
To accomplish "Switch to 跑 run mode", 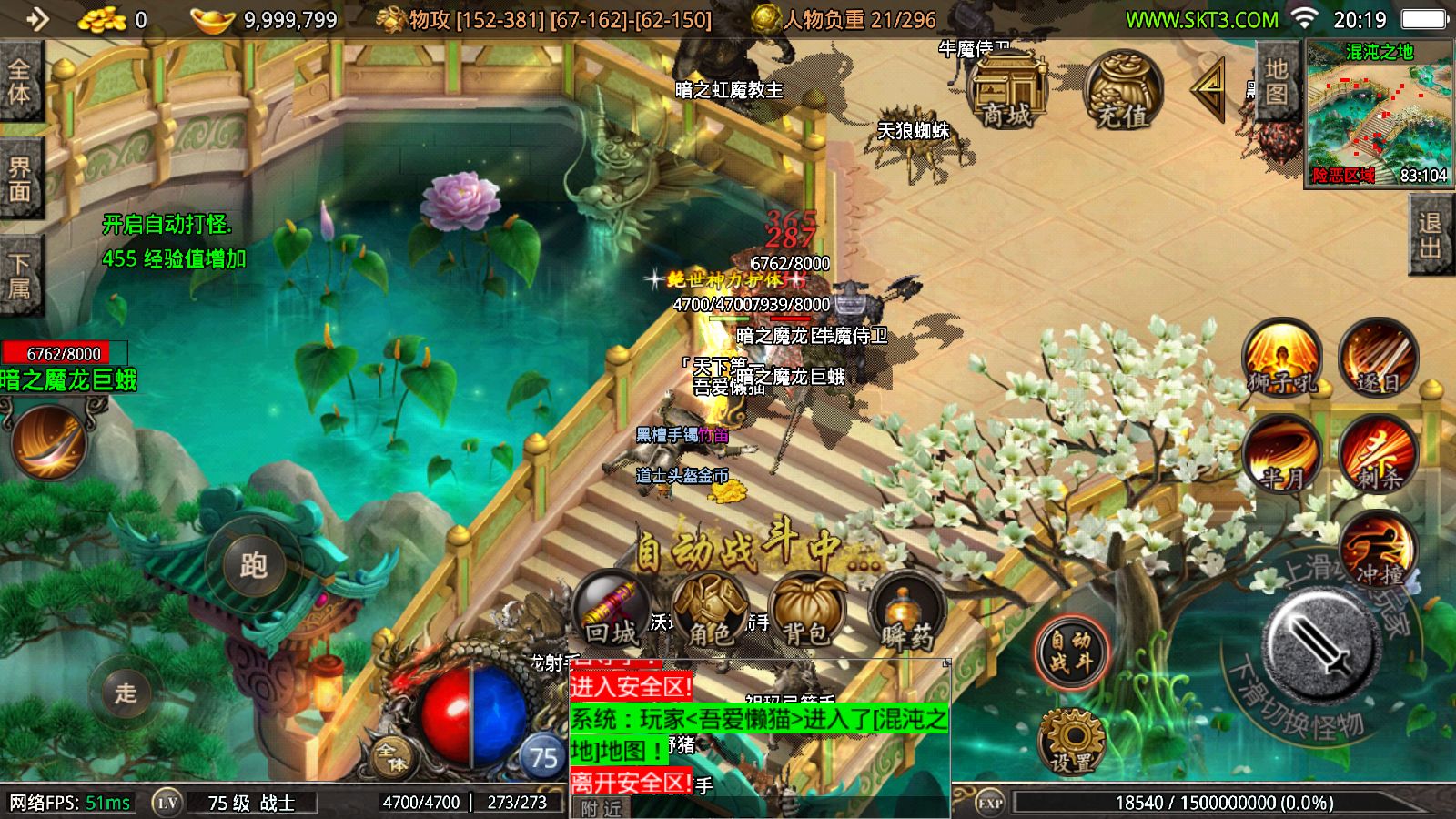I will [253, 566].
